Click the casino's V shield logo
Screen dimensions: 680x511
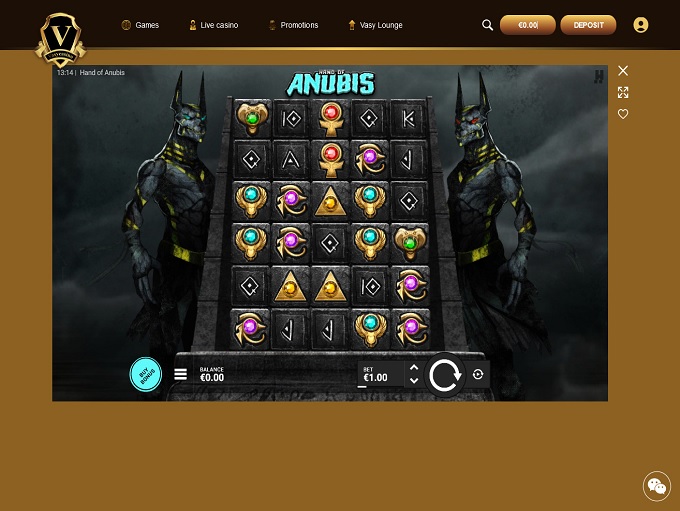(x=60, y=38)
